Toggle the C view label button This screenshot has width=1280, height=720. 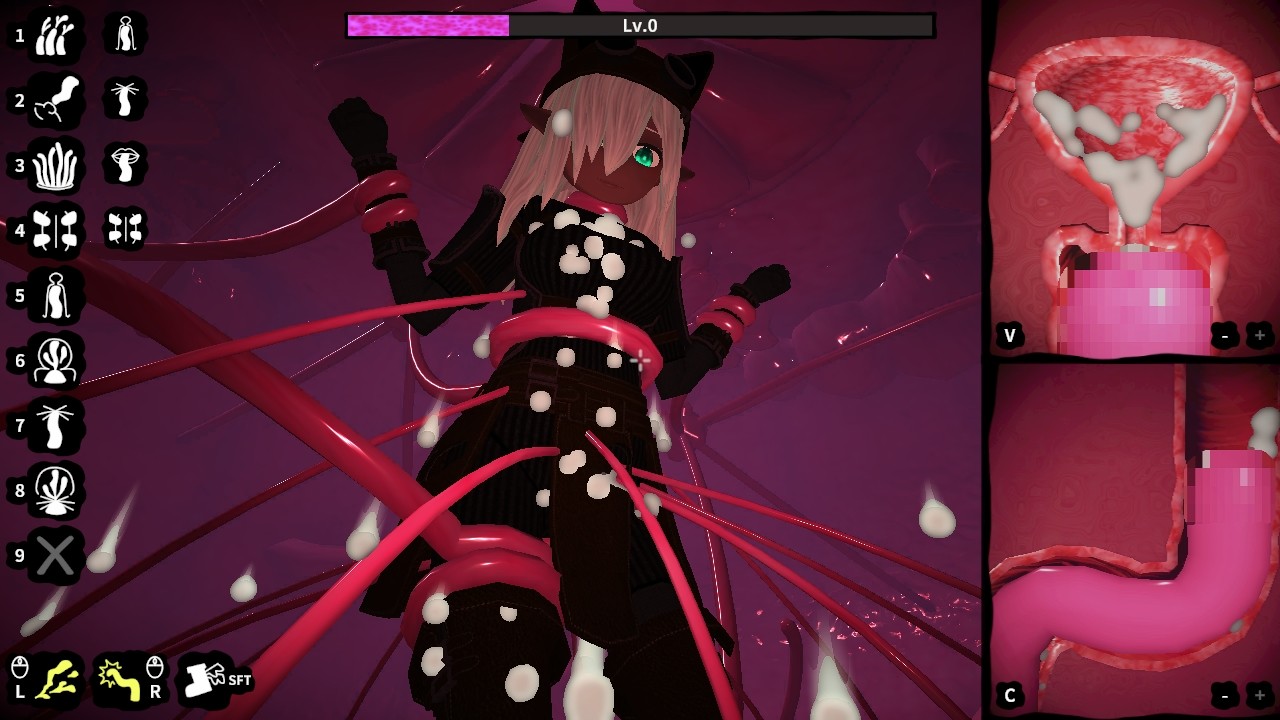pyautogui.click(x=1010, y=695)
